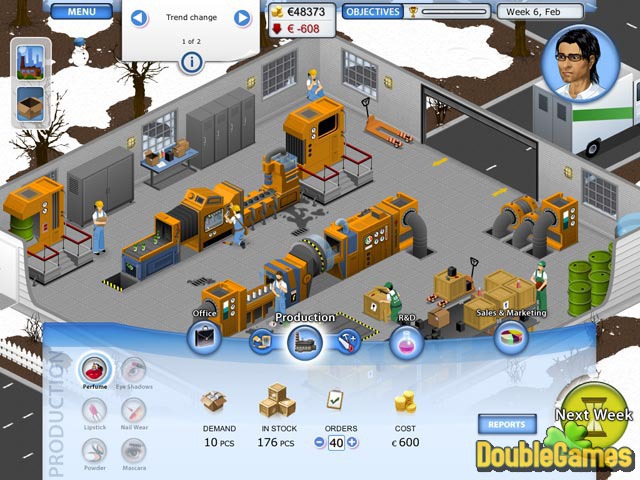Open the sub-icon right of Production
The height and width of the screenshot is (480, 640).
tap(346, 342)
